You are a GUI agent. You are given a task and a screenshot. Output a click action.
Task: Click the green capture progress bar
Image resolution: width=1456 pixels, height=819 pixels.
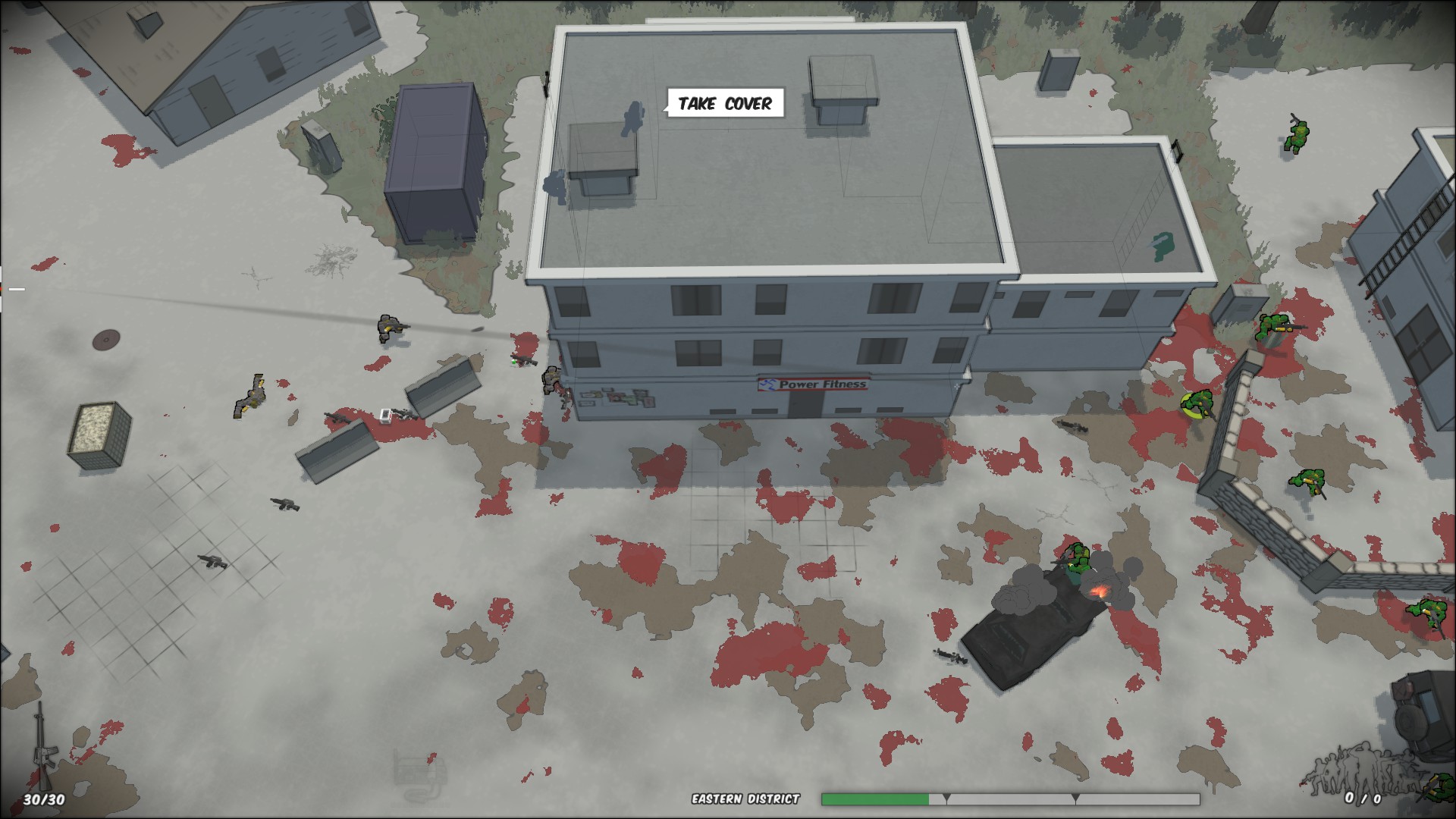(x=876, y=799)
